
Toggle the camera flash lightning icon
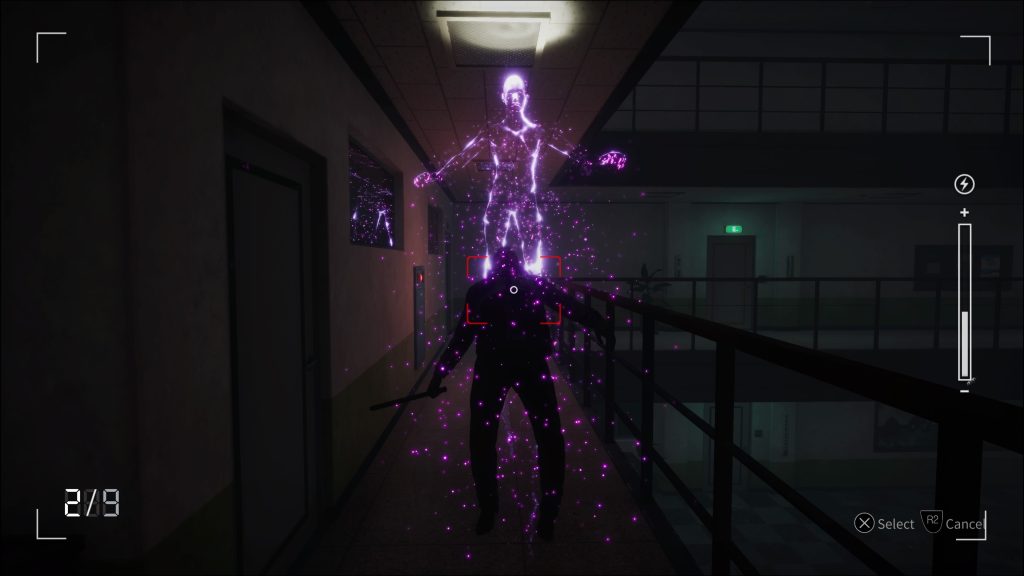coord(964,184)
